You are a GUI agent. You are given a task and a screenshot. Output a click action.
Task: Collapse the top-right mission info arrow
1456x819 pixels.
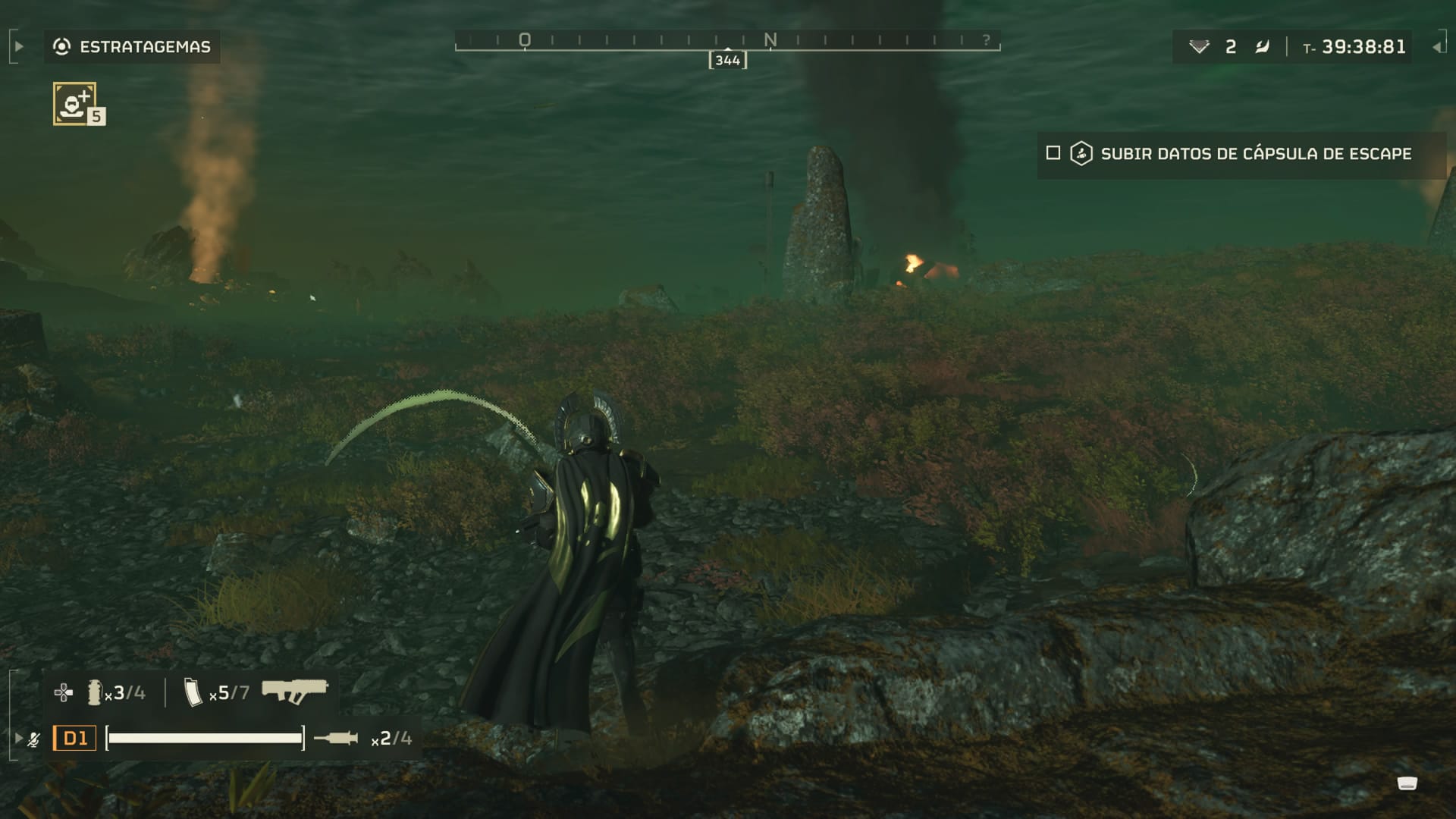click(1436, 47)
